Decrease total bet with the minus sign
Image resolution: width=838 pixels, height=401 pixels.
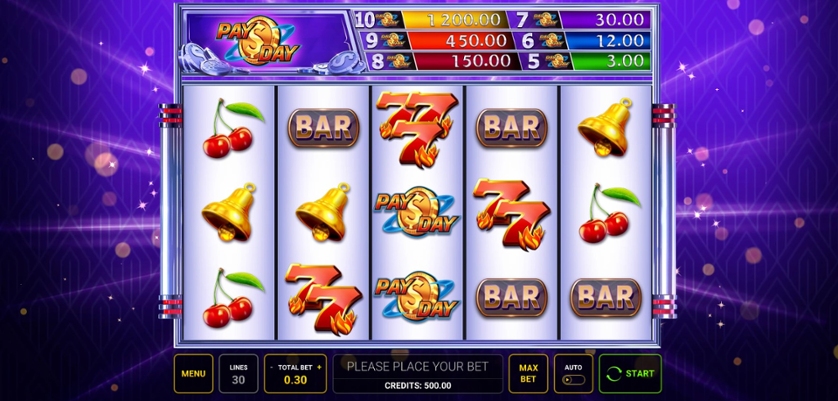[270, 368]
